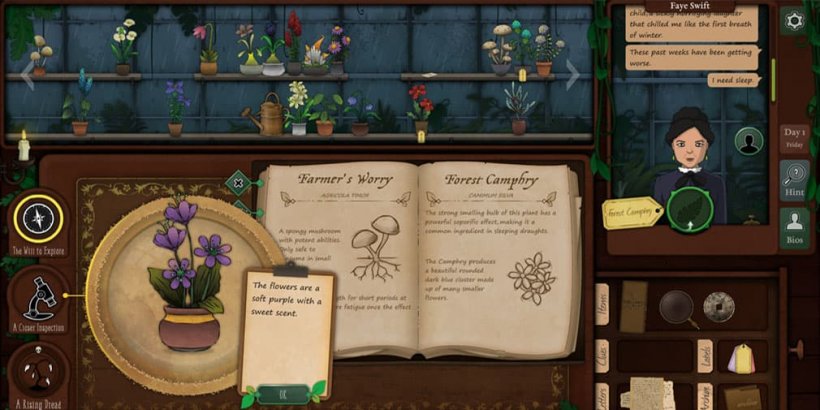
Task: Pick up the magnifying glass
Action: tap(679, 307)
